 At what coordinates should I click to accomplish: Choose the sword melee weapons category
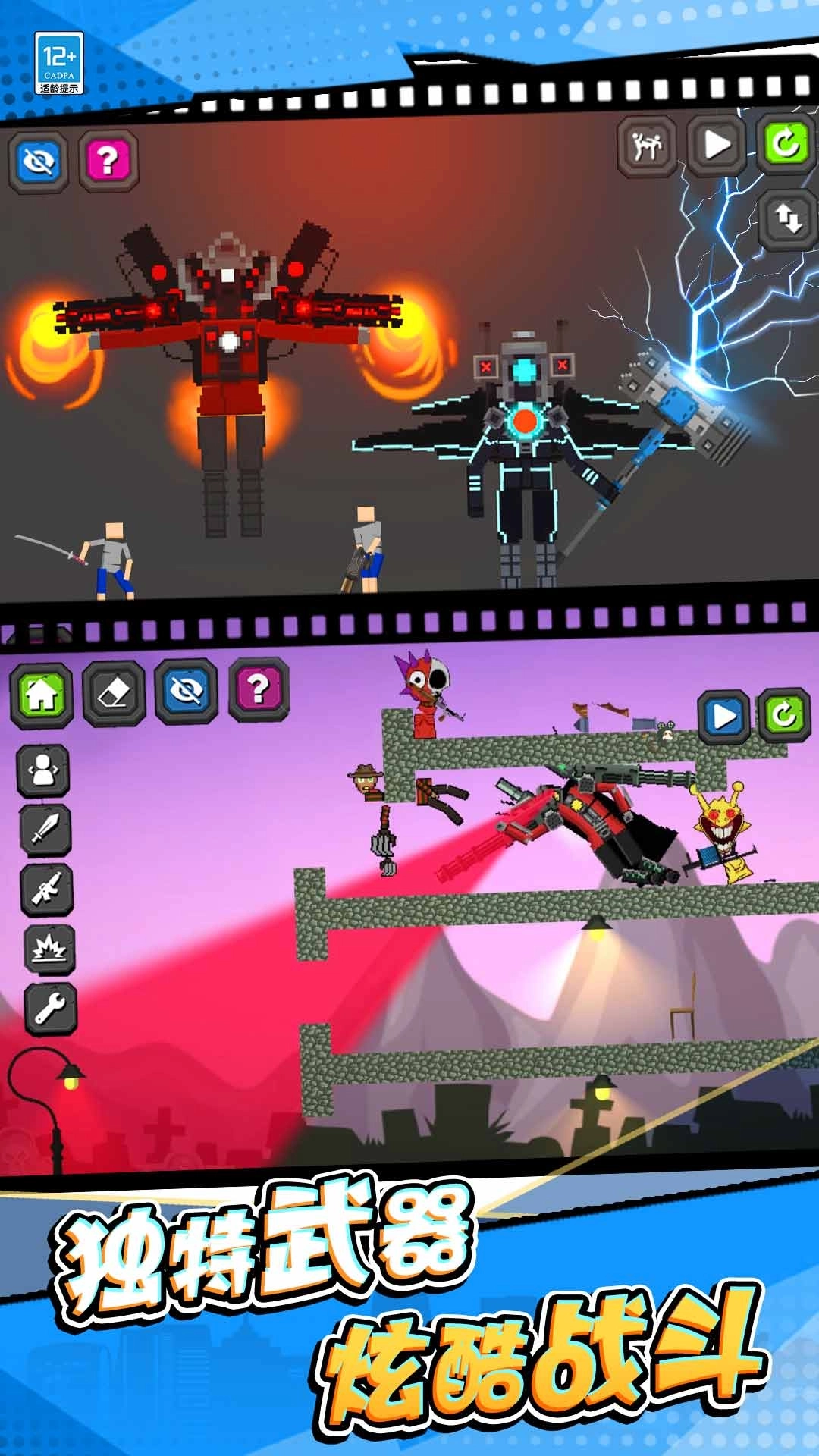click(44, 828)
